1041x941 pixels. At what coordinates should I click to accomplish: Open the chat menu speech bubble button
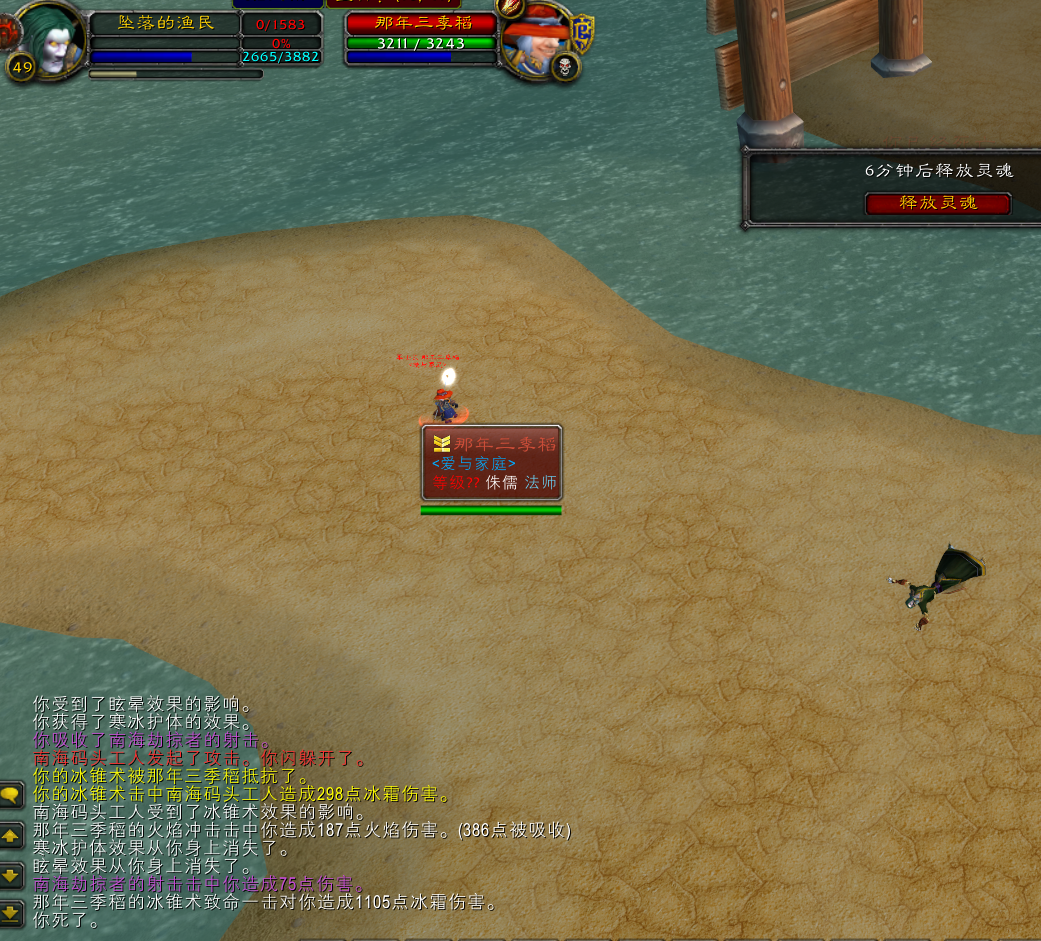coord(11,796)
